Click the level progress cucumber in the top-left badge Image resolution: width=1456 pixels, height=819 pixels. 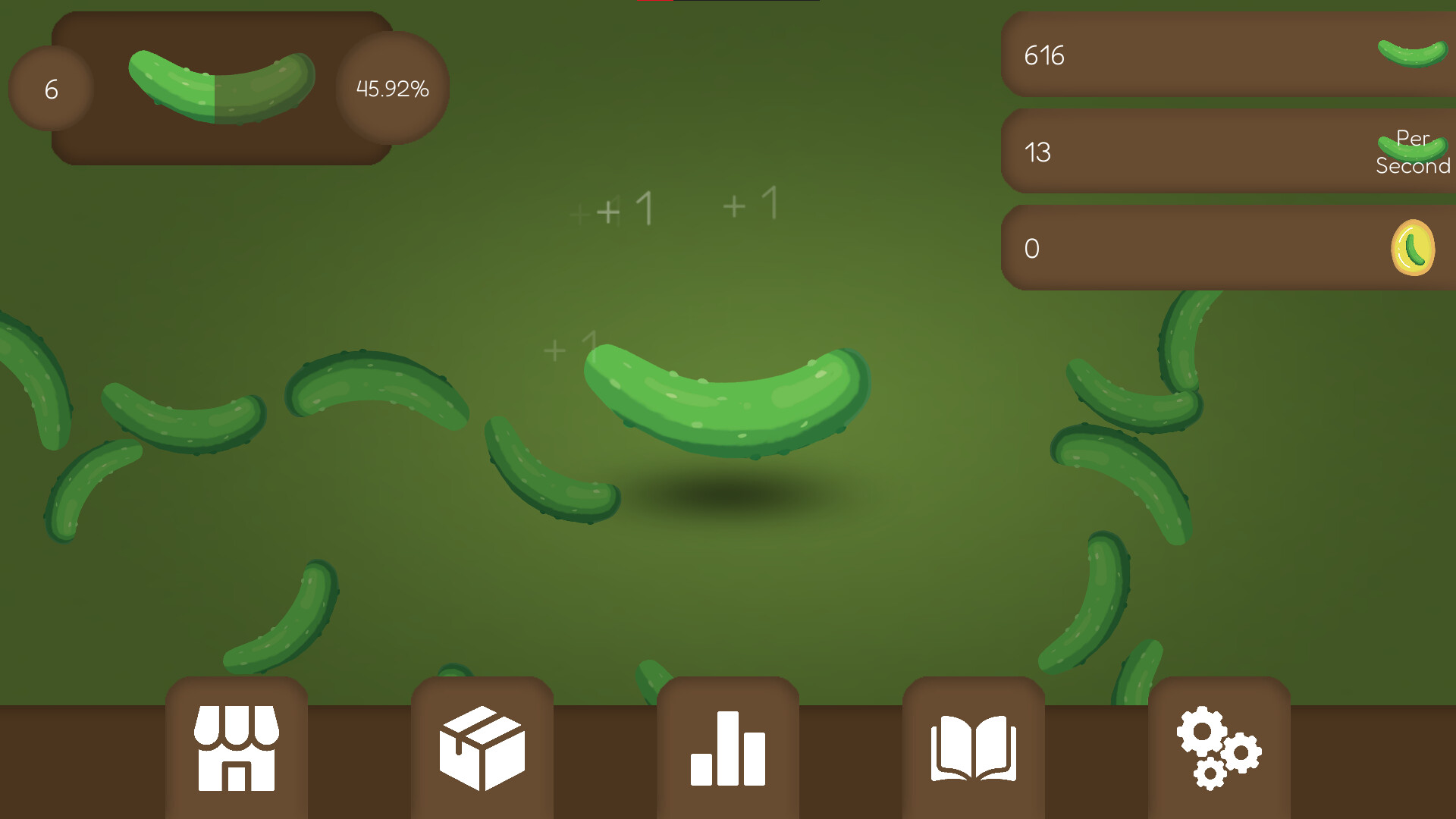pos(220,87)
